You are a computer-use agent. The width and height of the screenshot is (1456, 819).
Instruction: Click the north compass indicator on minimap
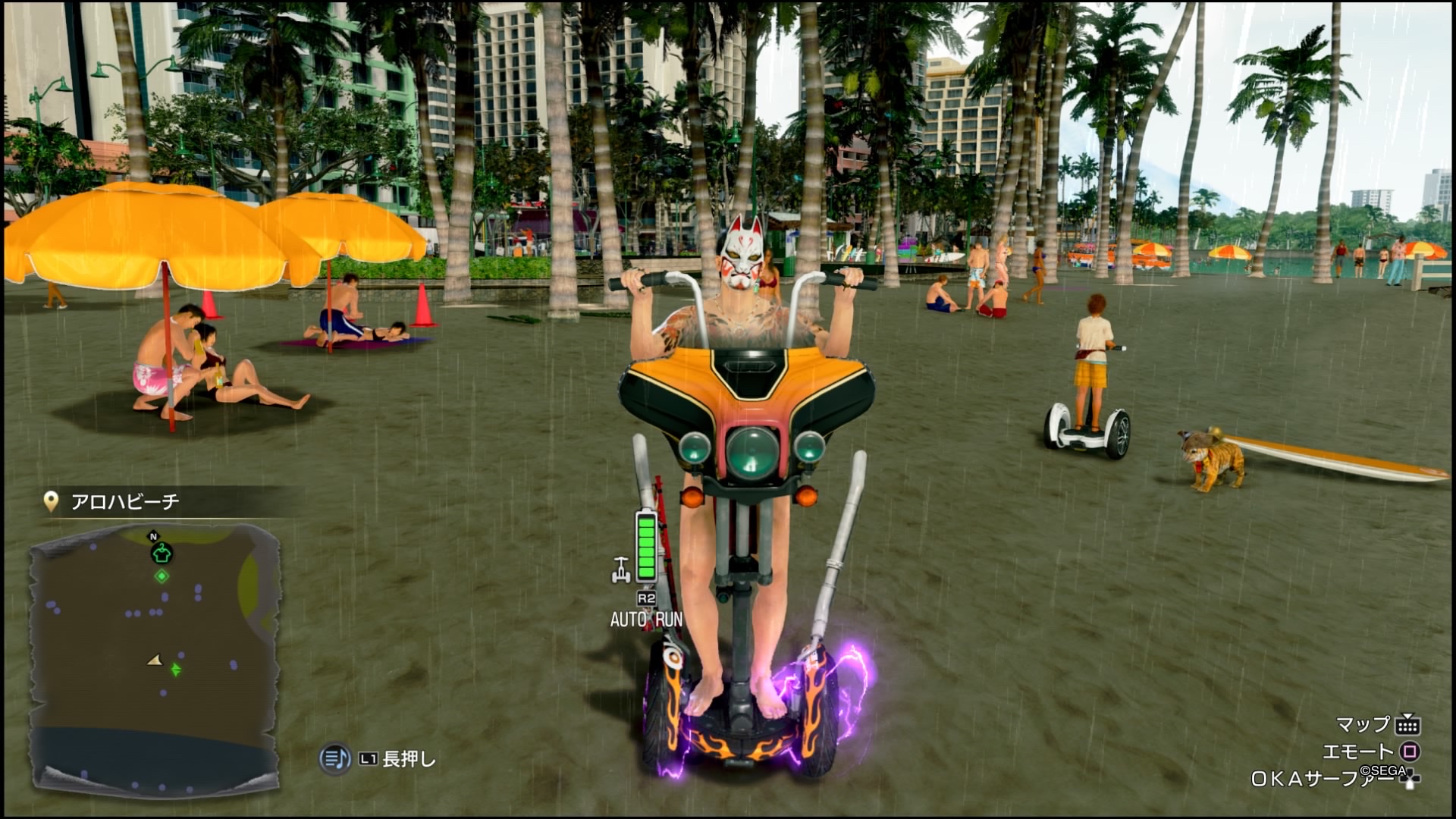tap(153, 537)
